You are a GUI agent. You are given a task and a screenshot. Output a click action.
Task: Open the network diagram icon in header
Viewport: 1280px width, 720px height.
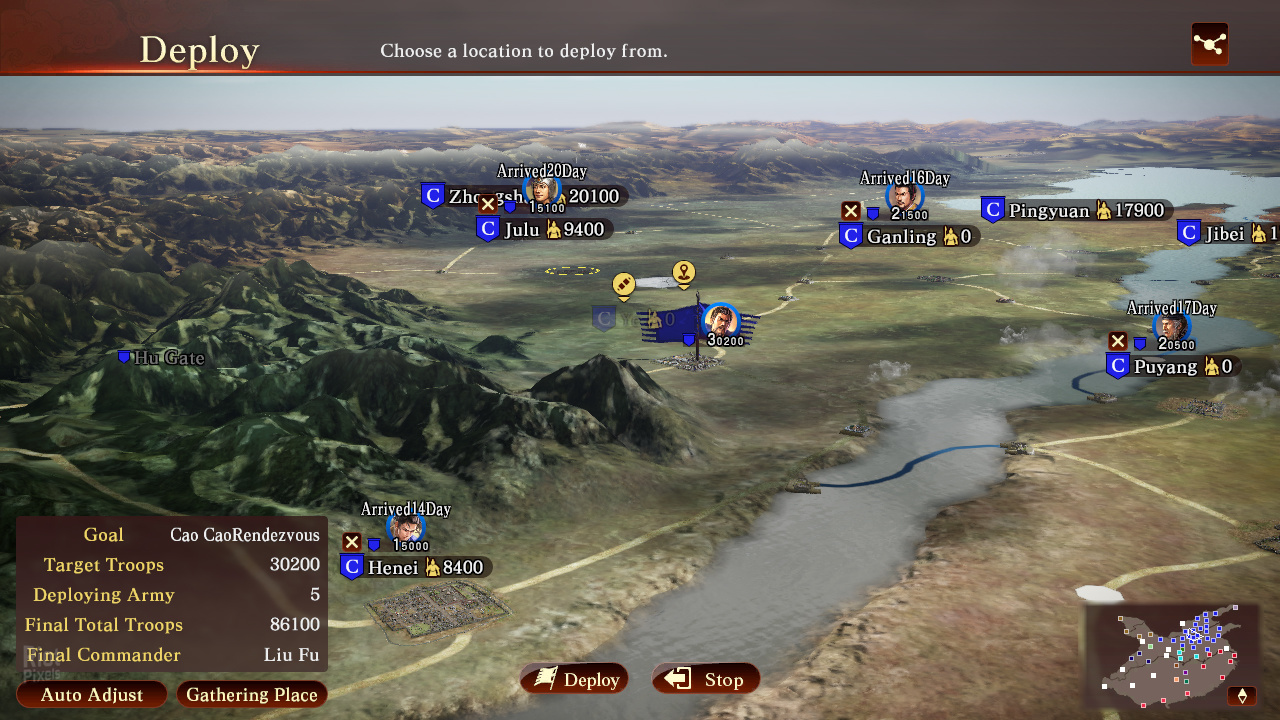click(1209, 44)
